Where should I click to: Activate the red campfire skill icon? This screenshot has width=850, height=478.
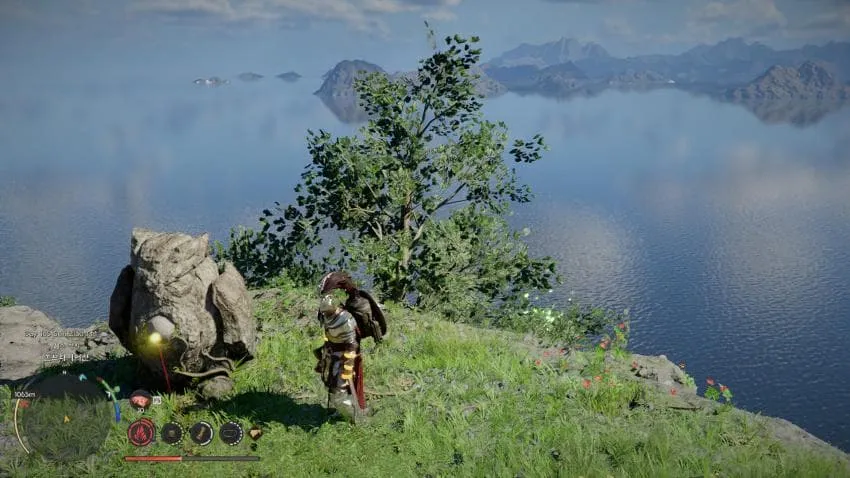pos(141,433)
